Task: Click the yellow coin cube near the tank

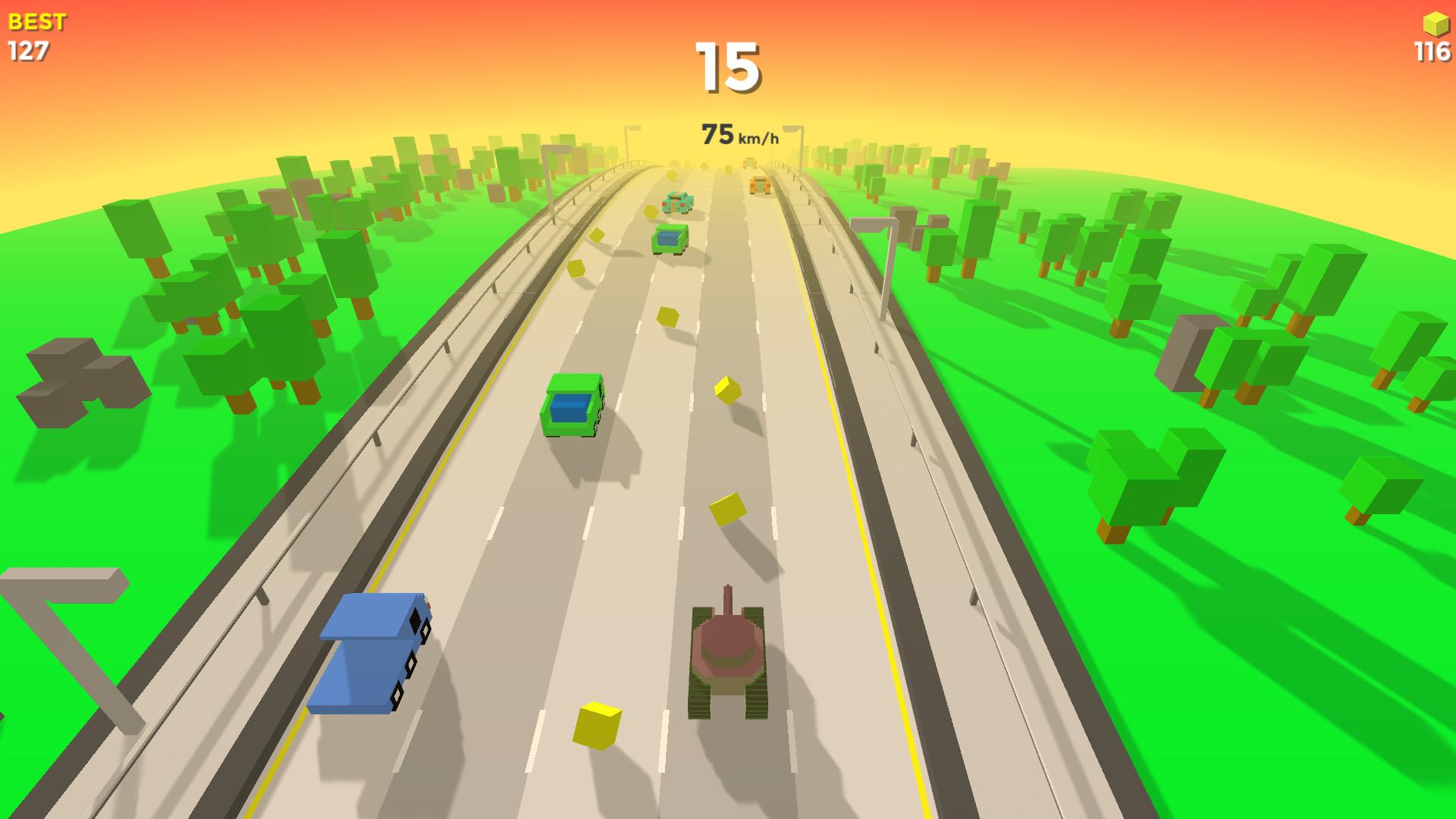Action: point(597,724)
